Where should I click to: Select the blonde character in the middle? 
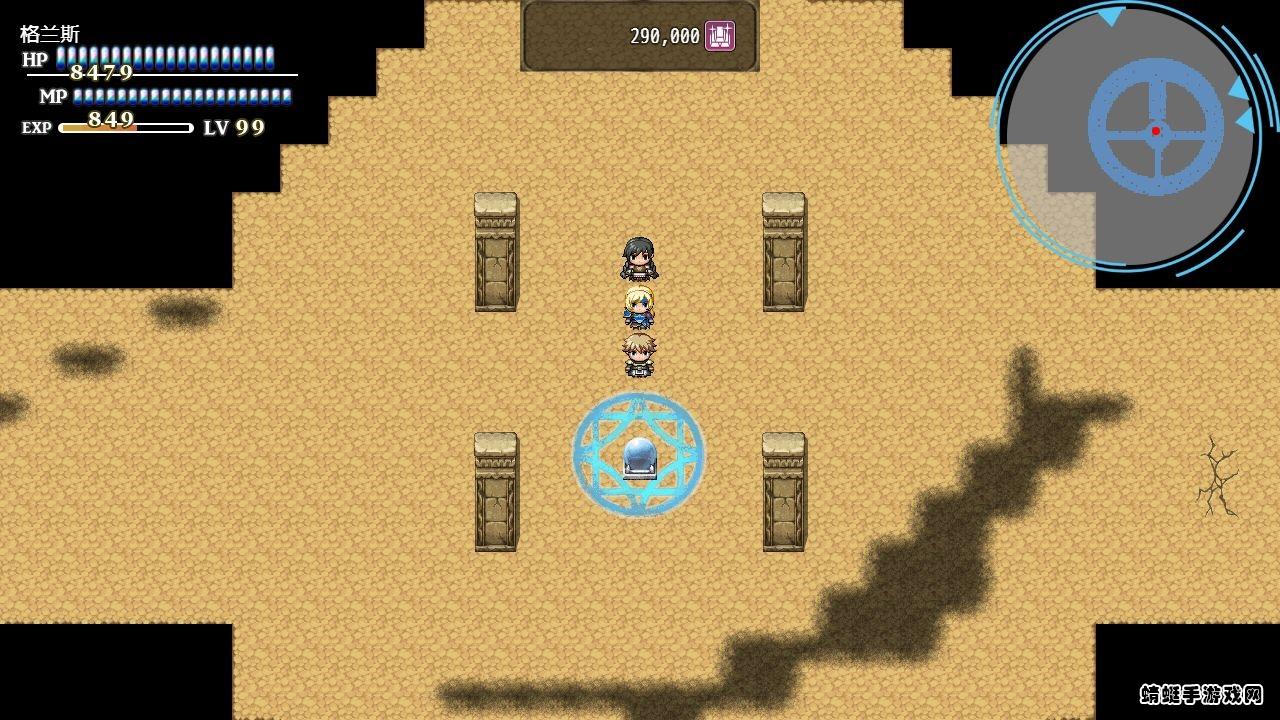click(x=638, y=310)
